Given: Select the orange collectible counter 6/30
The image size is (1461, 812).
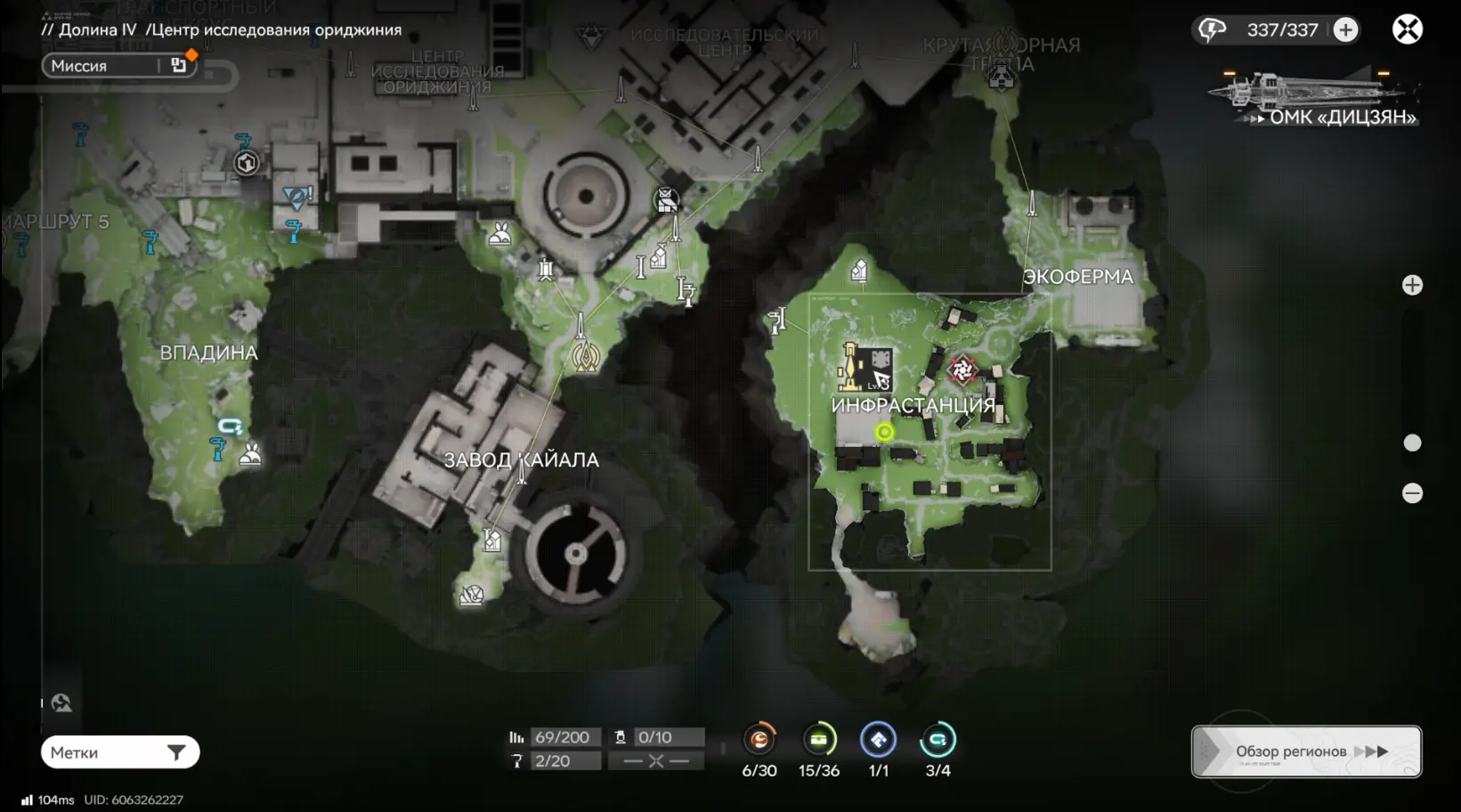Looking at the screenshot, I should pos(759,740).
